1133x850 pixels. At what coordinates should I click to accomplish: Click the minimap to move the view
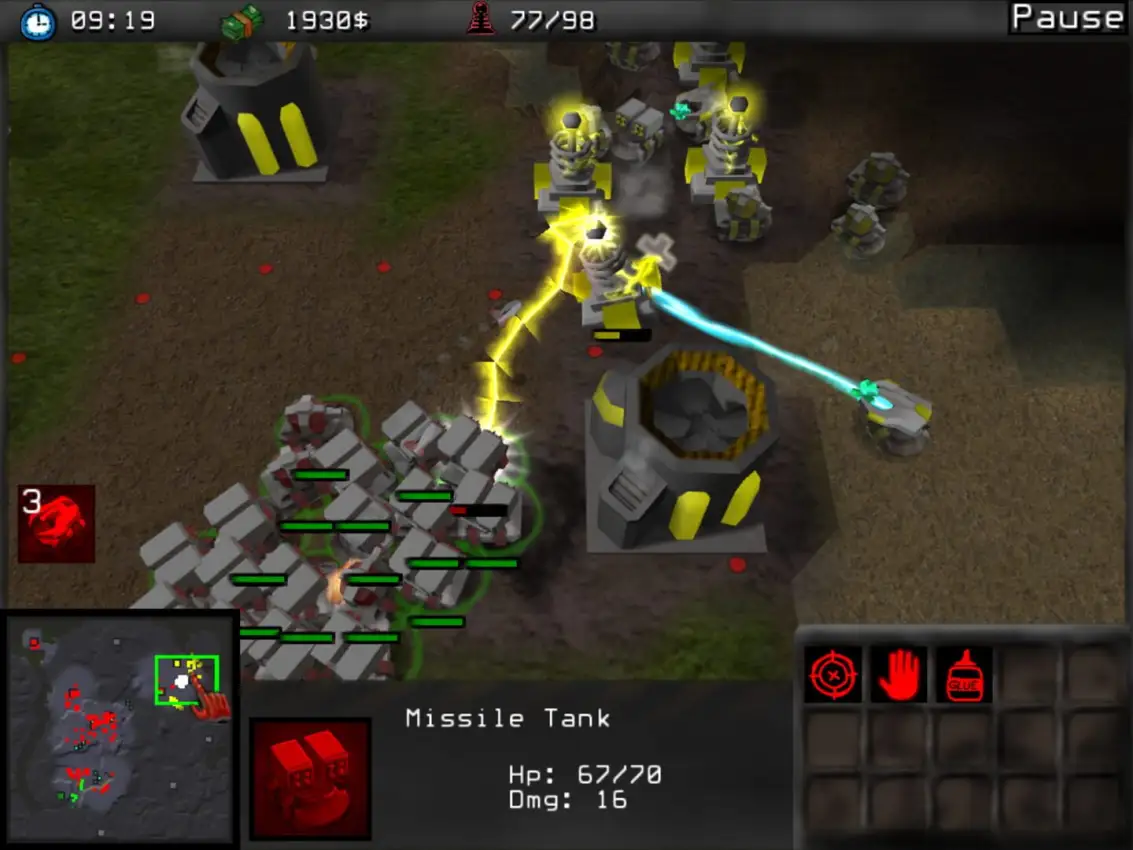(118, 731)
